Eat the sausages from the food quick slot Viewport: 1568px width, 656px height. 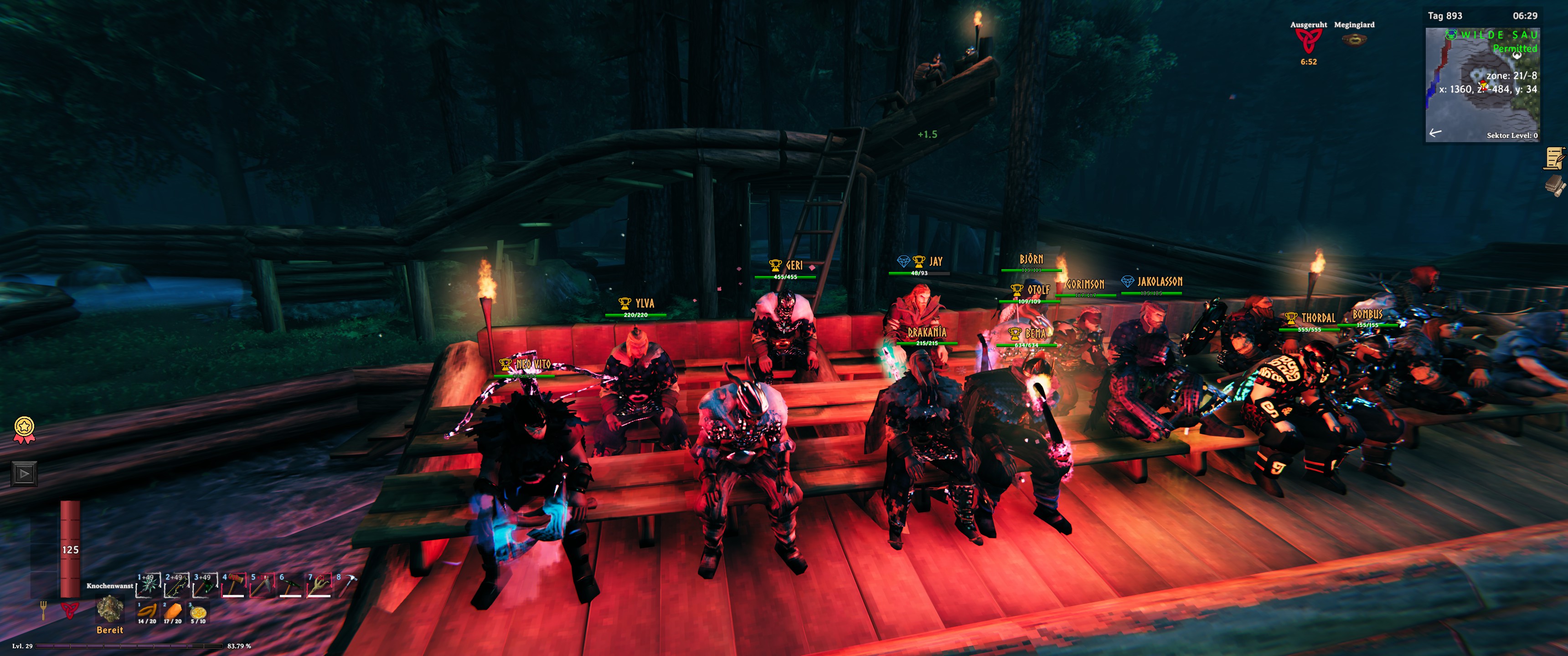[147, 611]
